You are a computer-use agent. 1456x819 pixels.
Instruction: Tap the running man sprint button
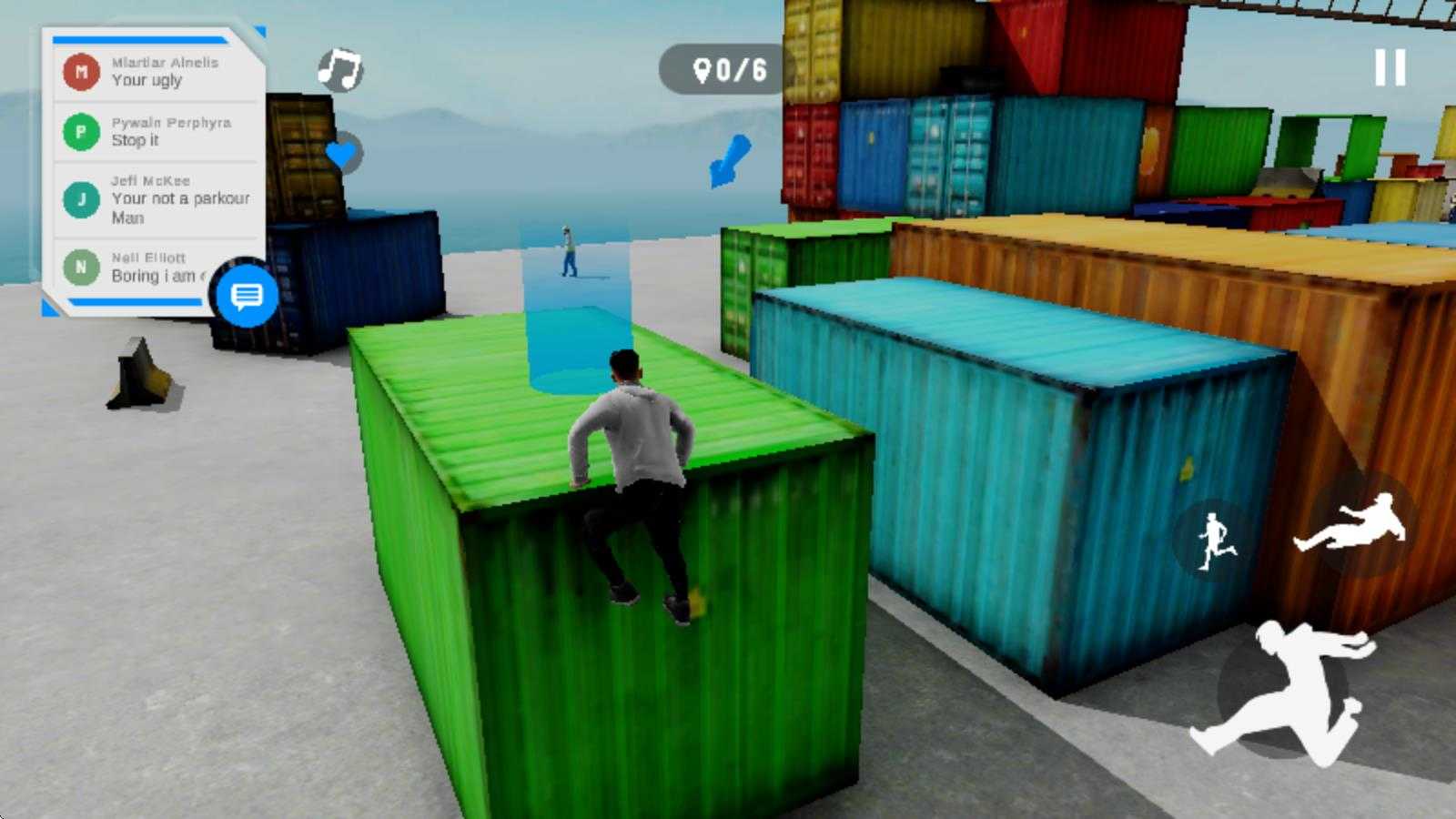(1214, 541)
